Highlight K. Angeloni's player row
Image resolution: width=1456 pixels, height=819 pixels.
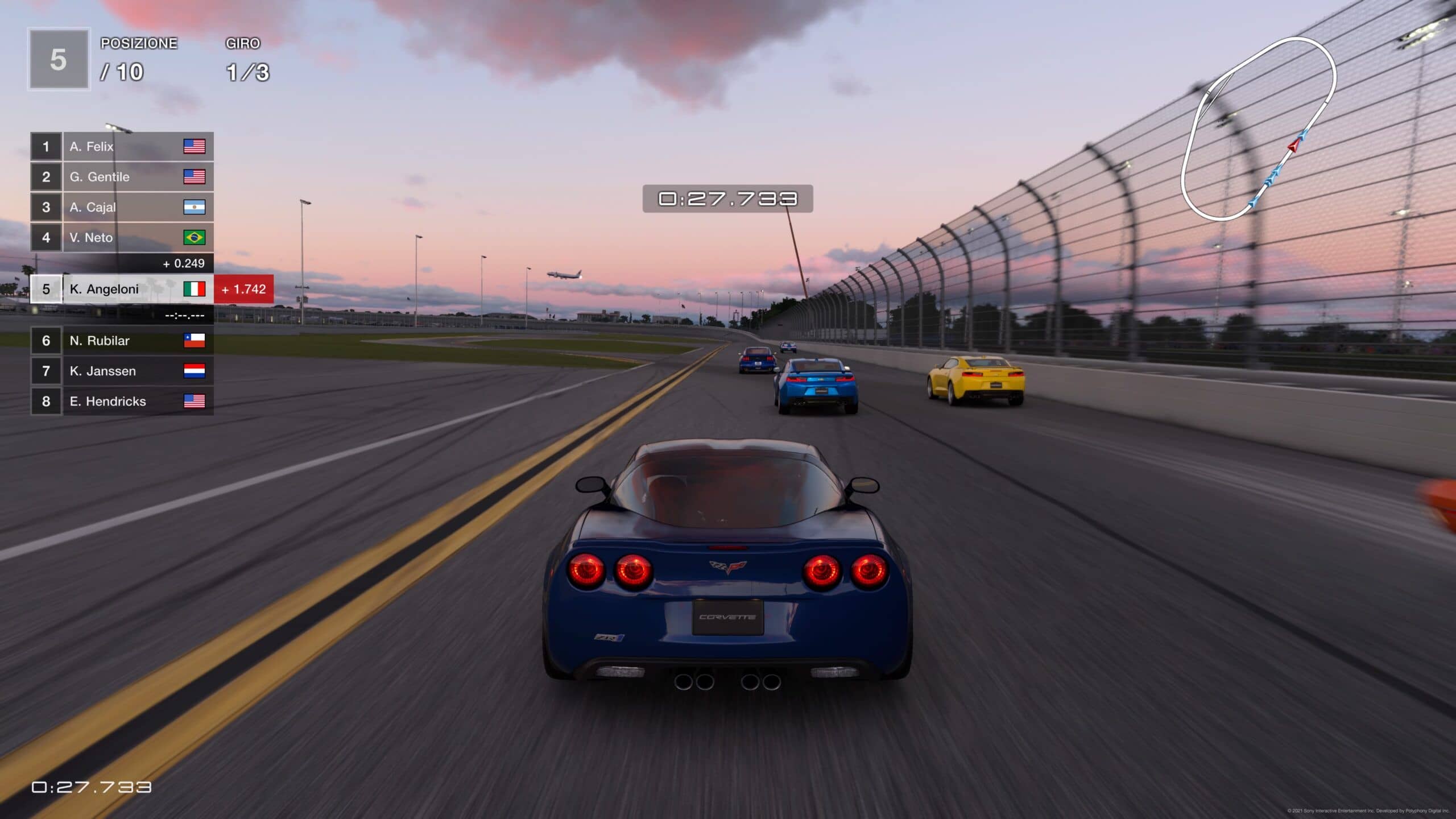point(122,289)
